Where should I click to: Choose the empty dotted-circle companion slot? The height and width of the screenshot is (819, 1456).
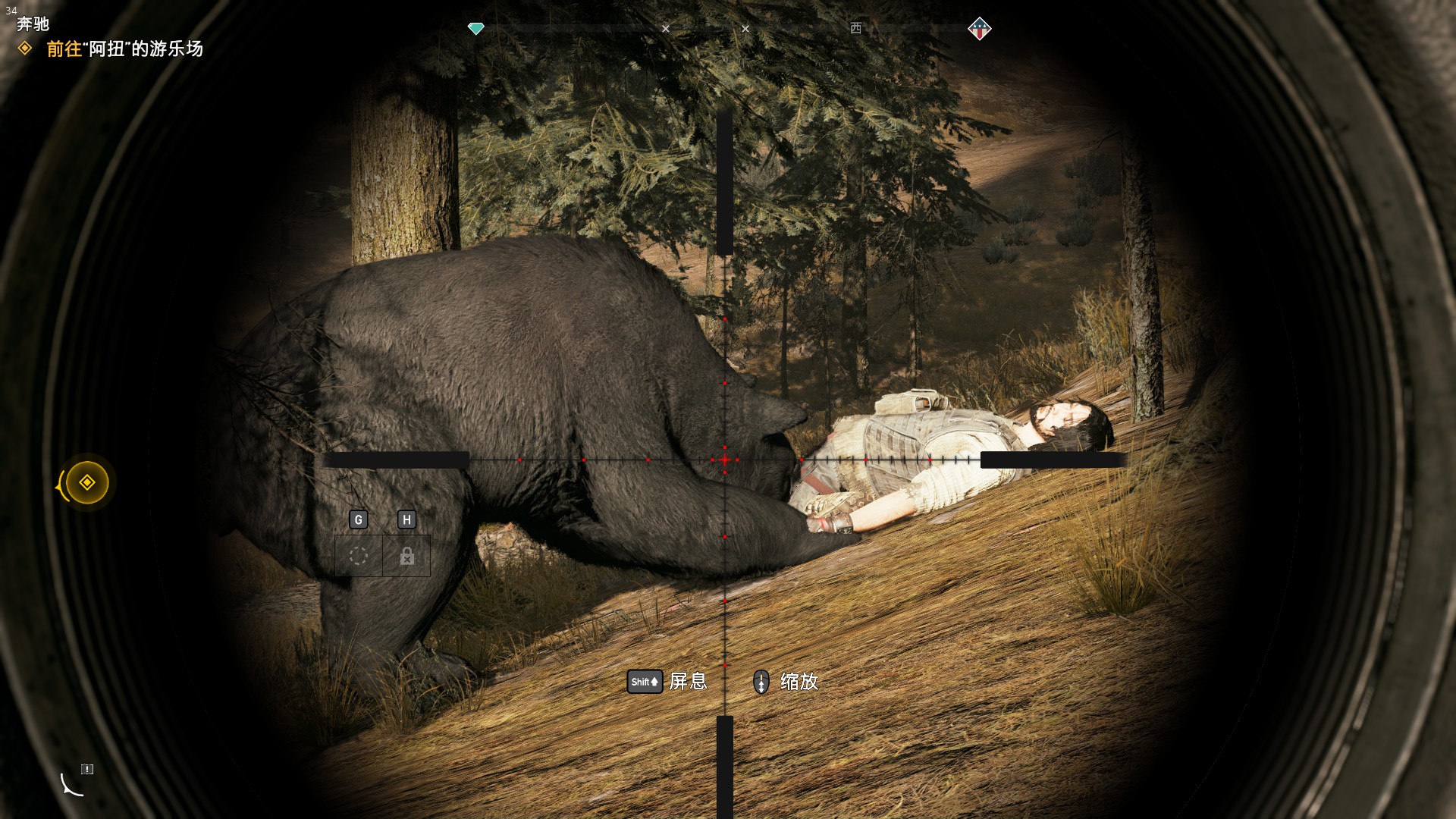point(359,556)
